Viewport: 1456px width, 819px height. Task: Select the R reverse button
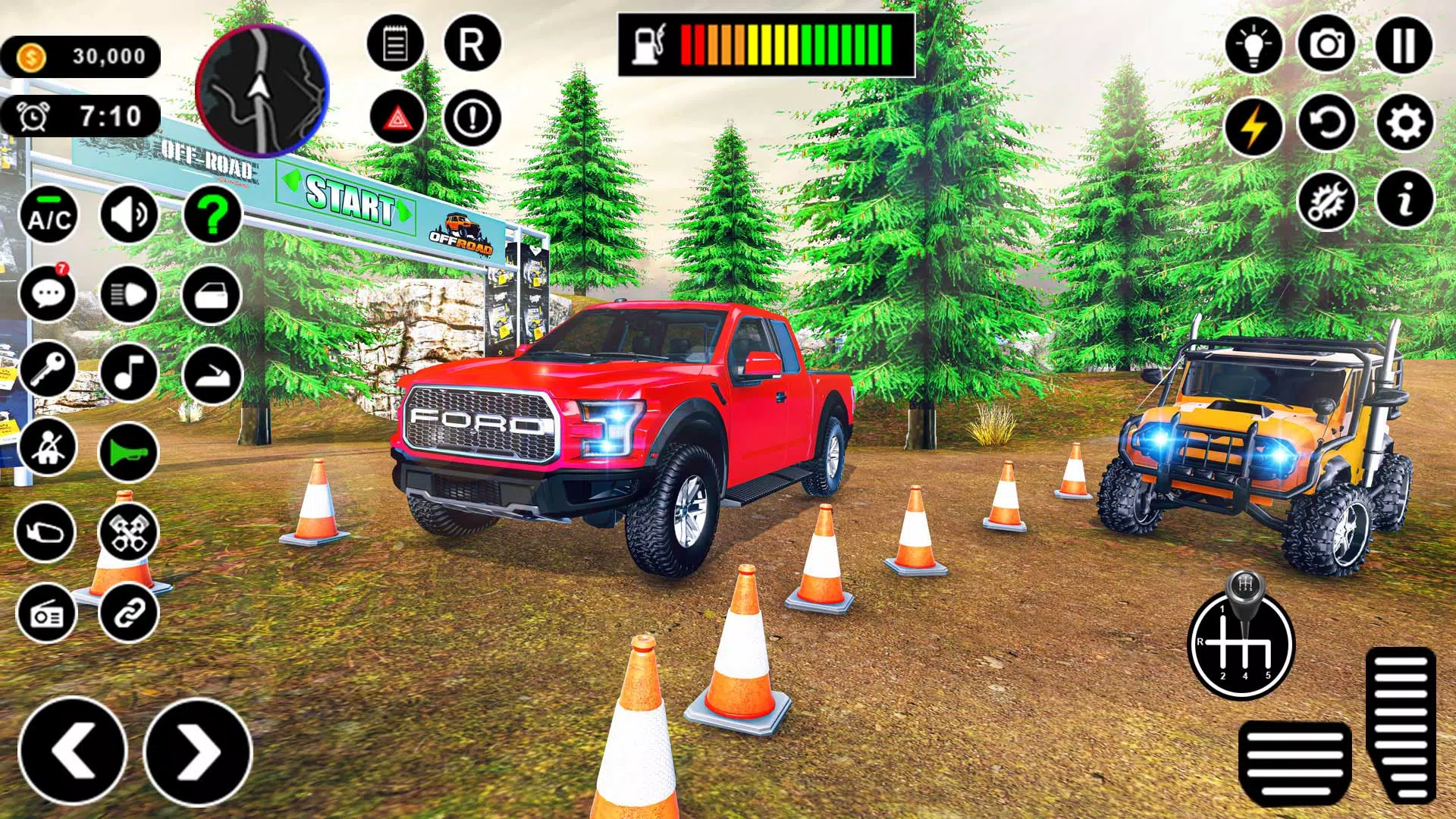click(x=472, y=44)
